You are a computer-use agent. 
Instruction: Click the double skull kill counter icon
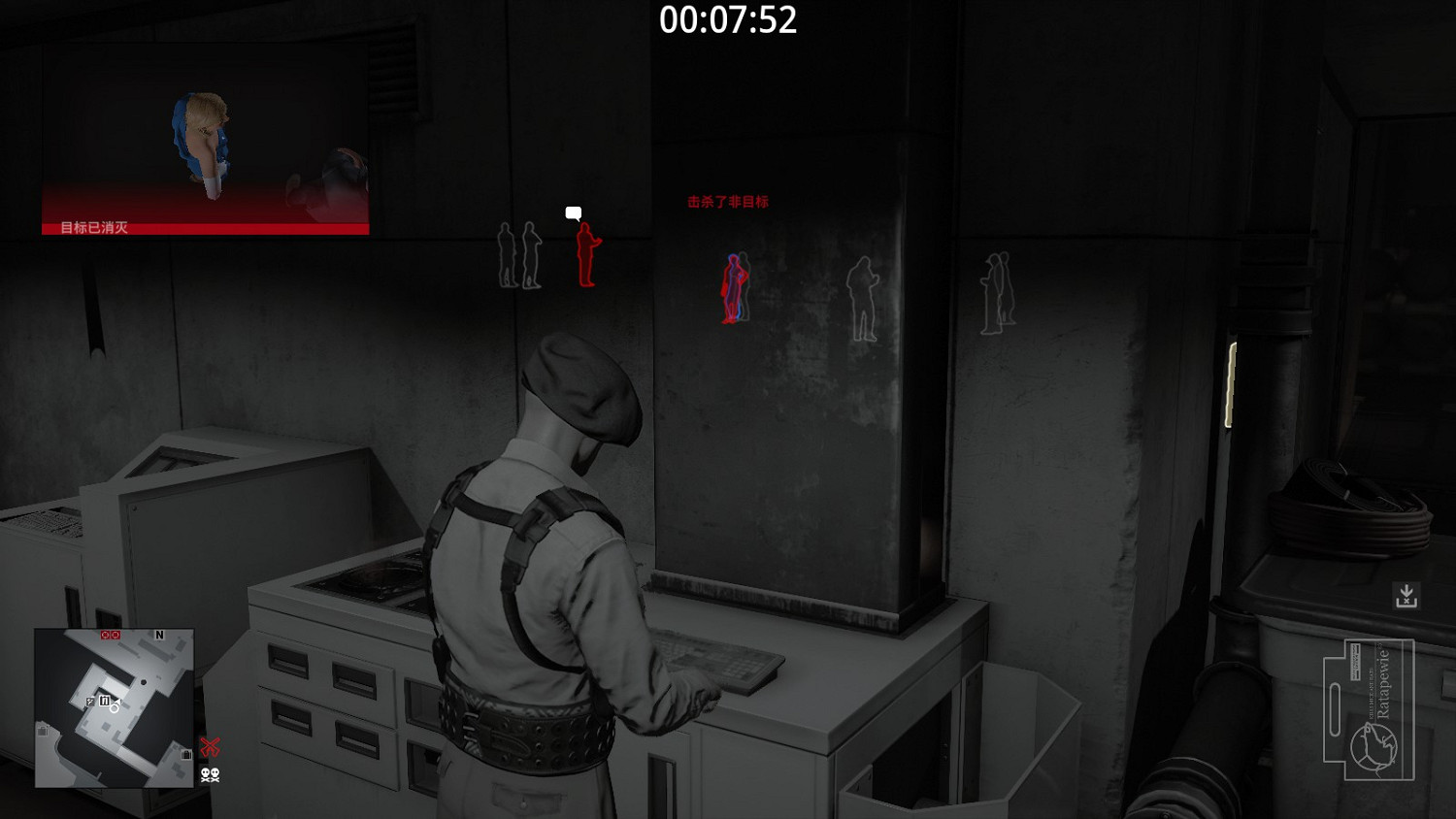(x=211, y=775)
